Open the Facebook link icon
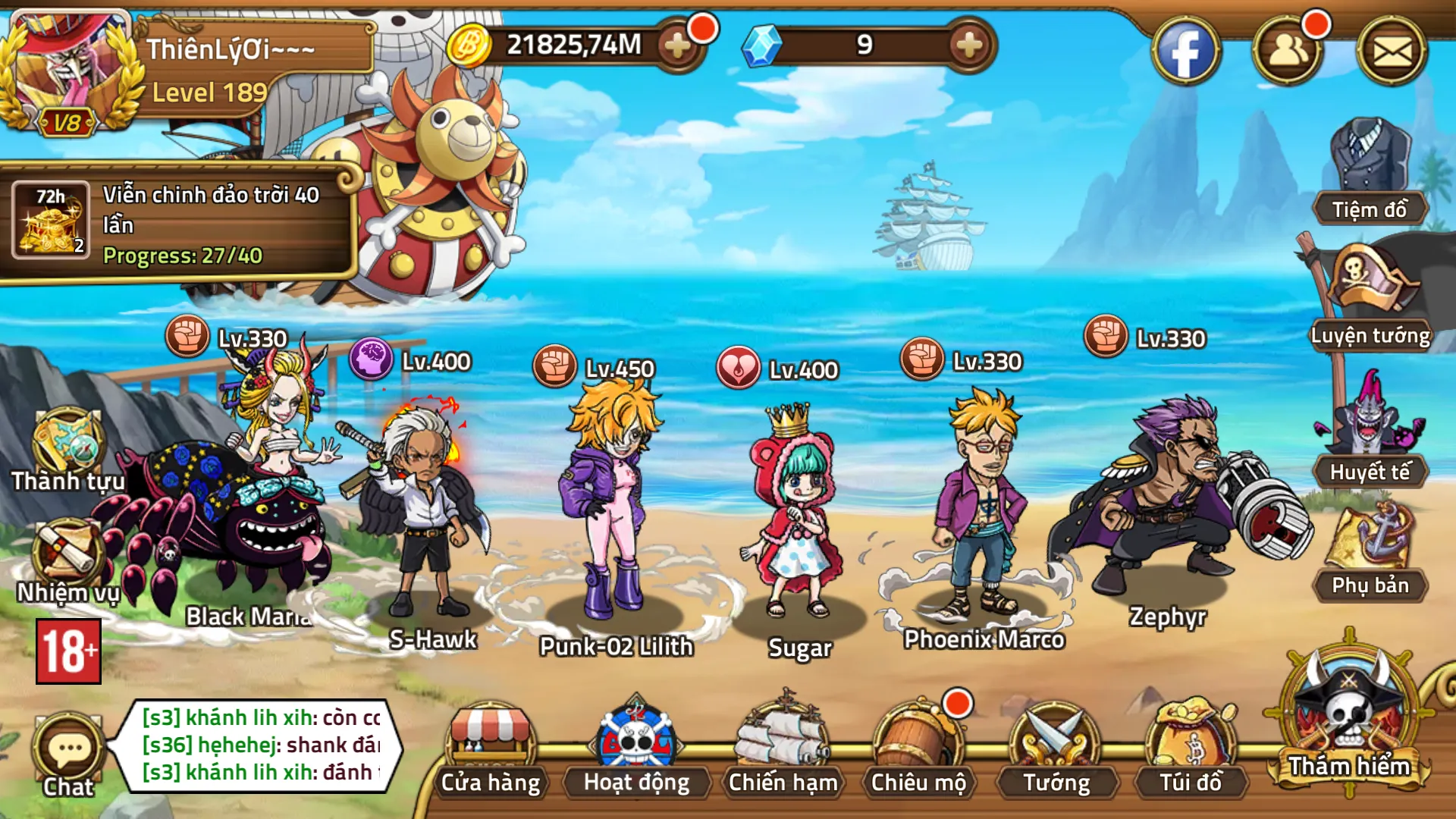This screenshot has width=1456, height=819. coord(1185,52)
